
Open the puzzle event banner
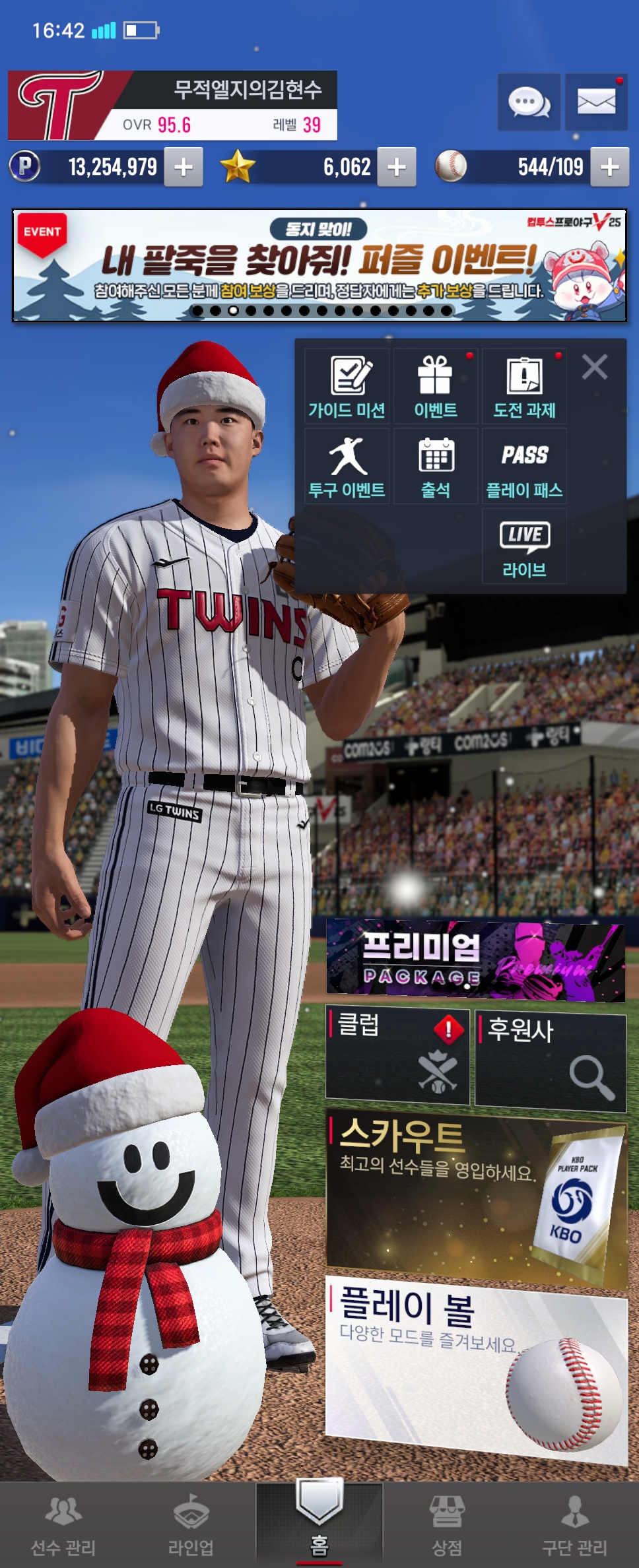pyautogui.click(x=319, y=265)
